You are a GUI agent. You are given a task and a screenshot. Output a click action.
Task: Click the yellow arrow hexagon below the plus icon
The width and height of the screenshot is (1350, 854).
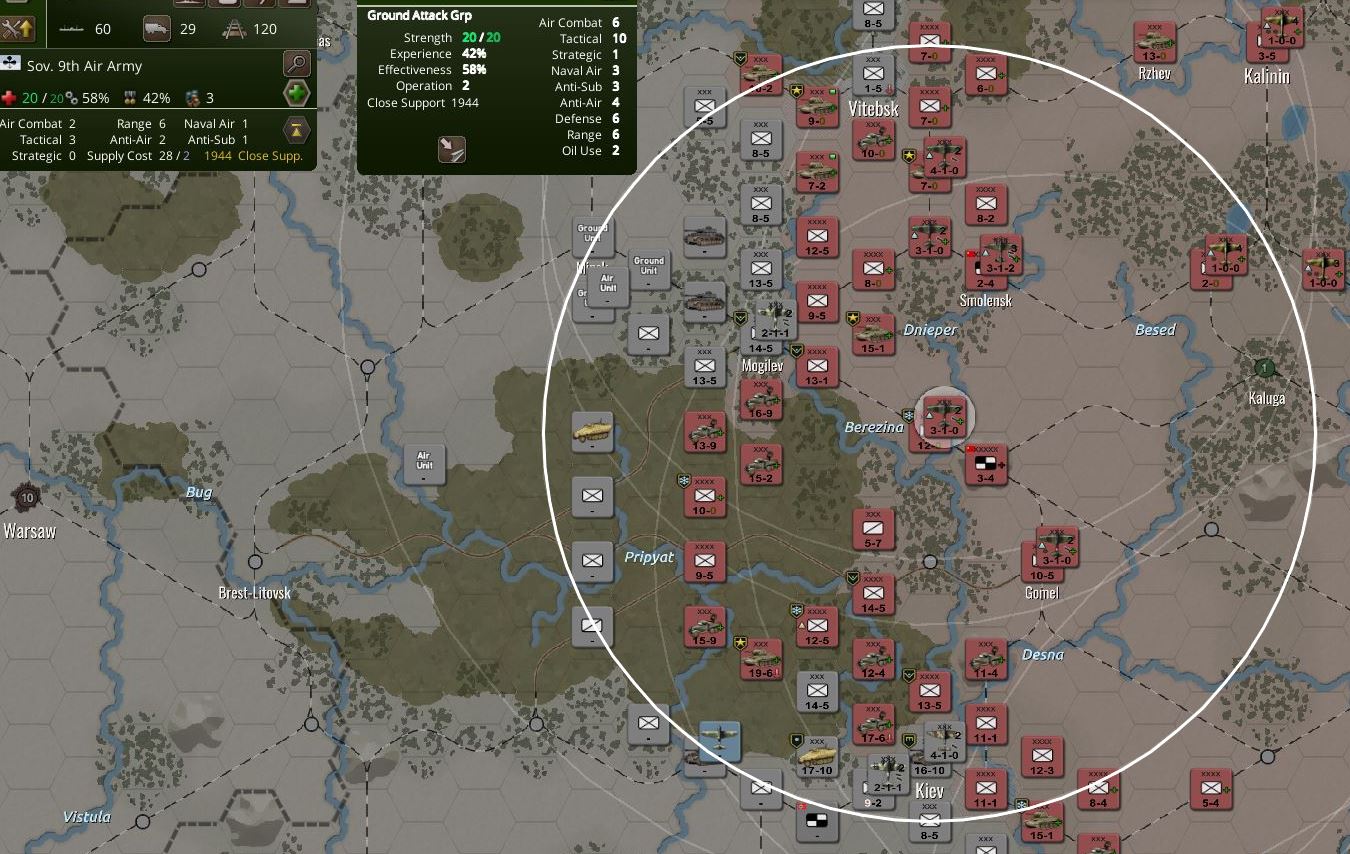point(296,130)
